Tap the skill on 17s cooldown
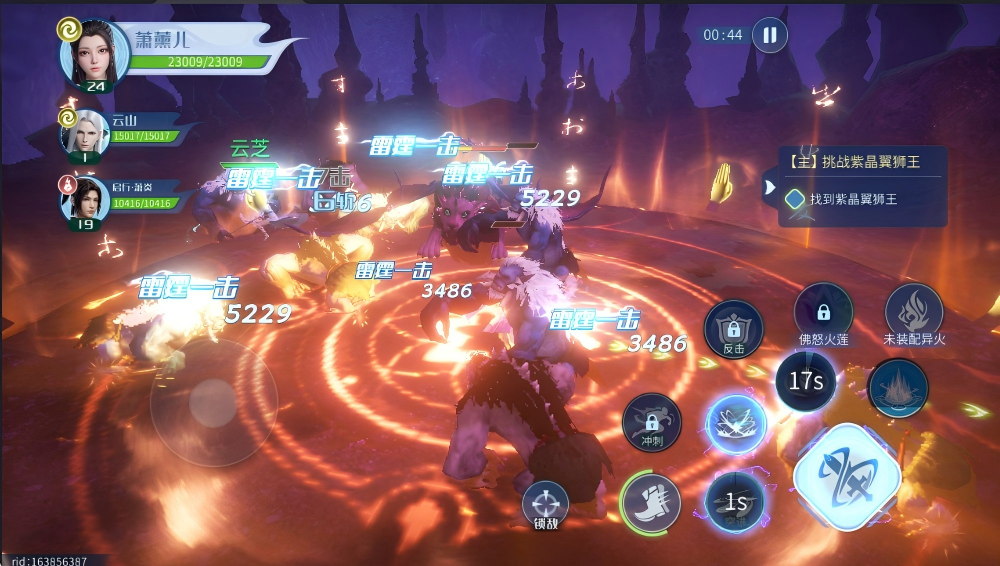Viewport: 1000px width, 566px height. click(805, 381)
